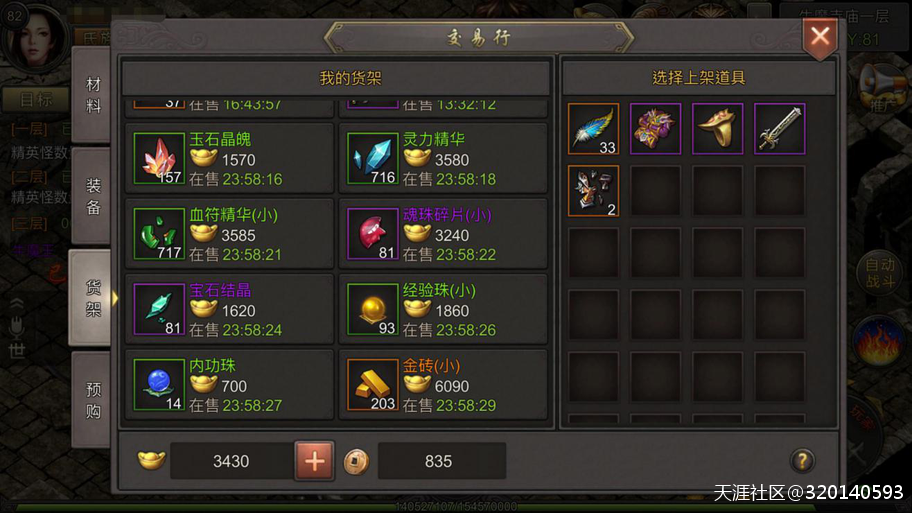The width and height of the screenshot is (912, 513).
Task: Close the 交易行 trading window
Action: pos(820,38)
